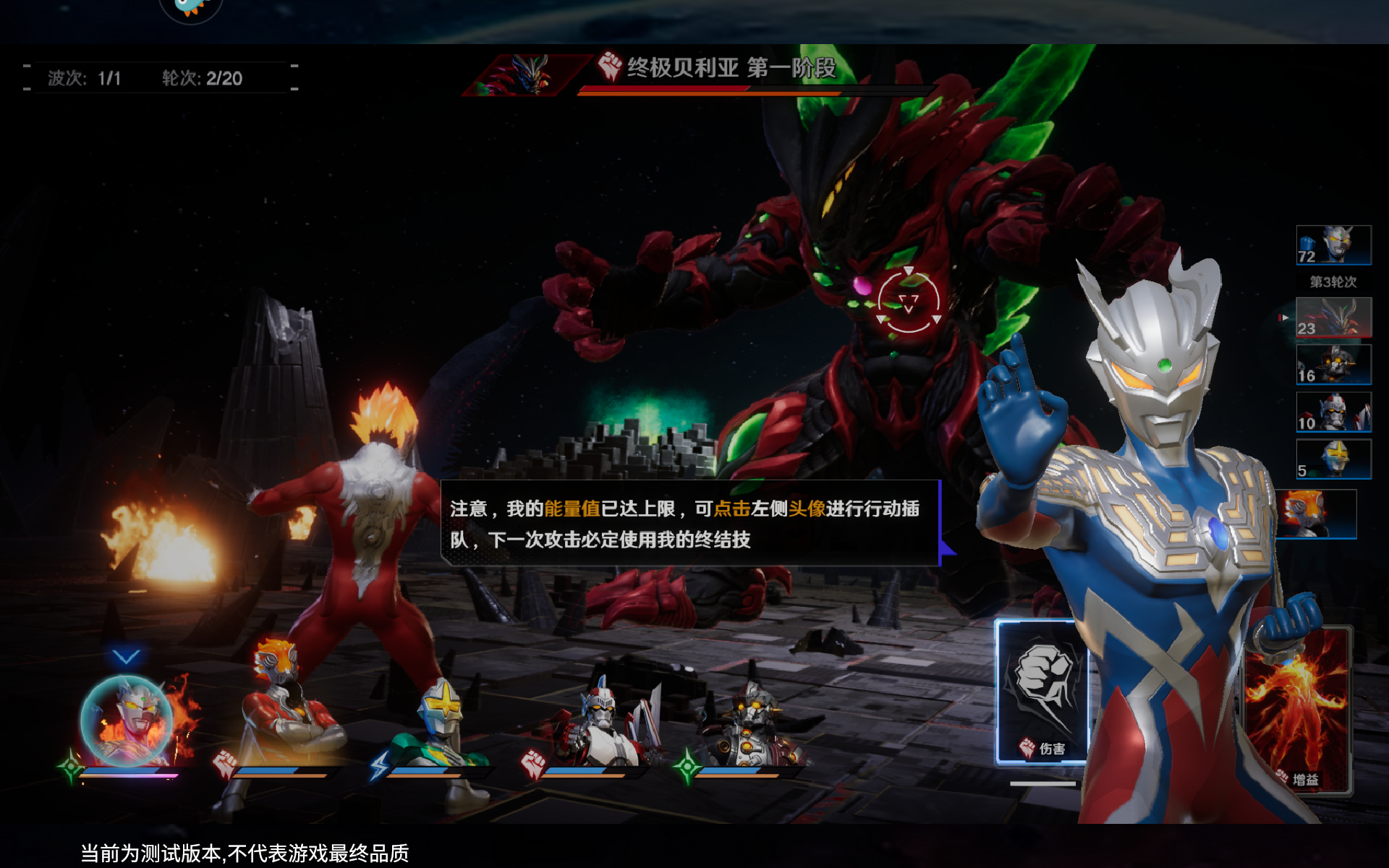Screen dimensions: 1389x868
Task: Click the turn order thumbnail marked 16
Action: (1333, 365)
